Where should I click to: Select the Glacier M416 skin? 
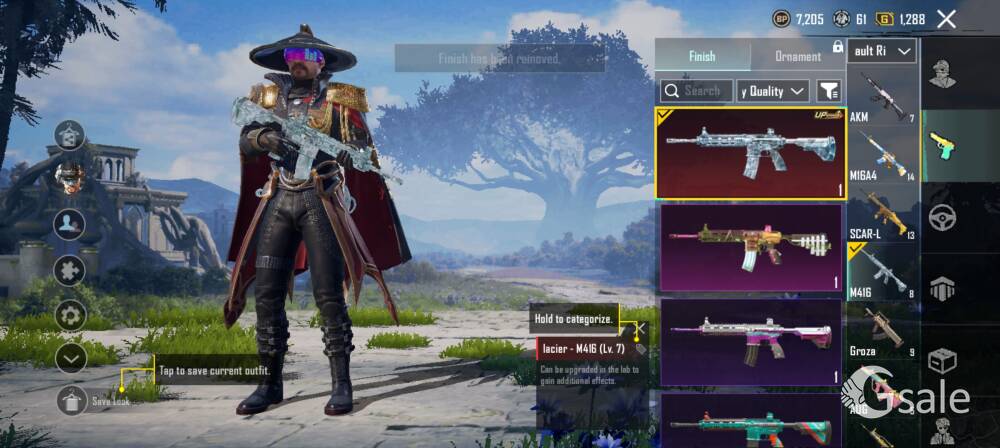point(751,153)
